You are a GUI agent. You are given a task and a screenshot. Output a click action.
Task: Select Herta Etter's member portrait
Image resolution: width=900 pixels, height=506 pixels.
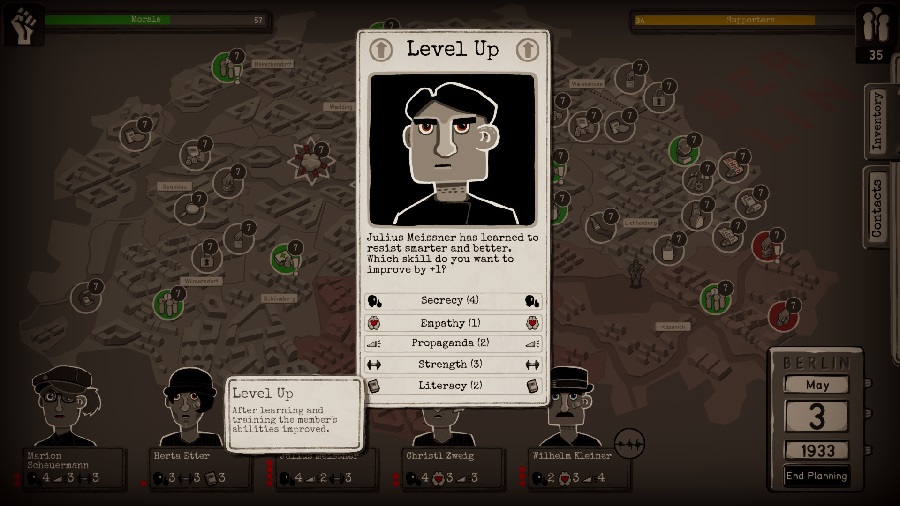click(x=190, y=406)
